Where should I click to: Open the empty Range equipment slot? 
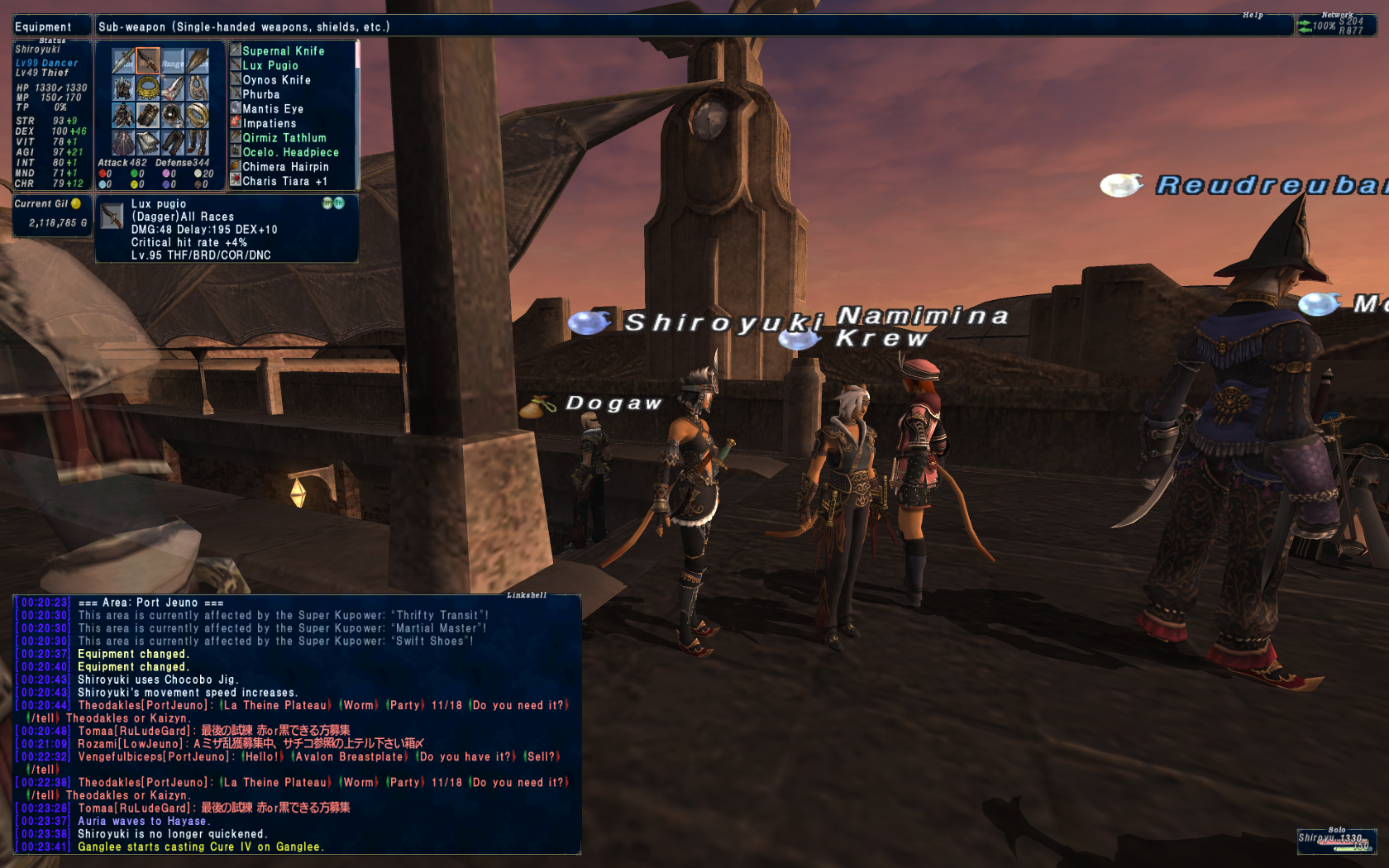click(173, 60)
